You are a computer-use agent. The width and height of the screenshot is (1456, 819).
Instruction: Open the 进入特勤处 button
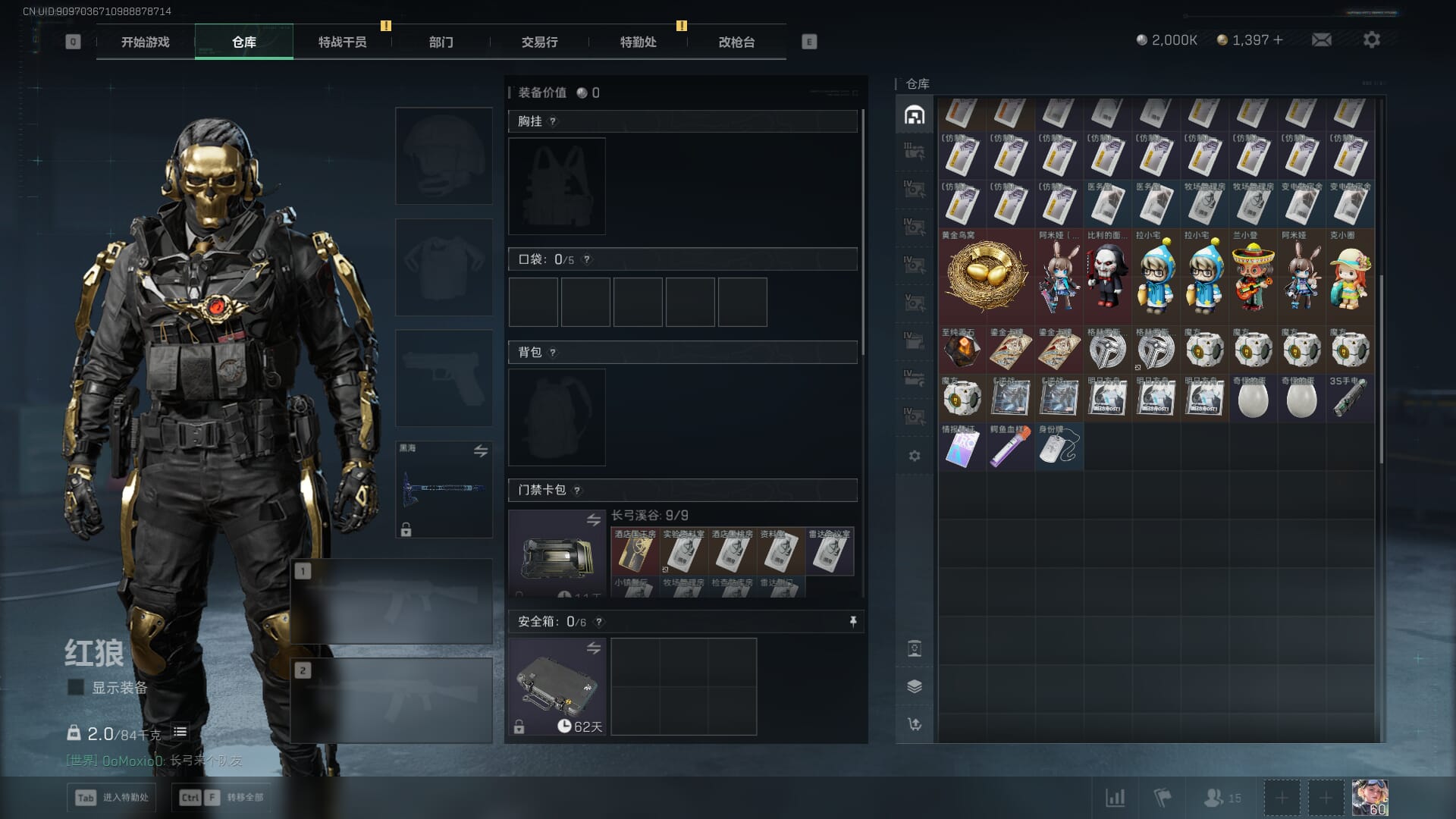111,797
